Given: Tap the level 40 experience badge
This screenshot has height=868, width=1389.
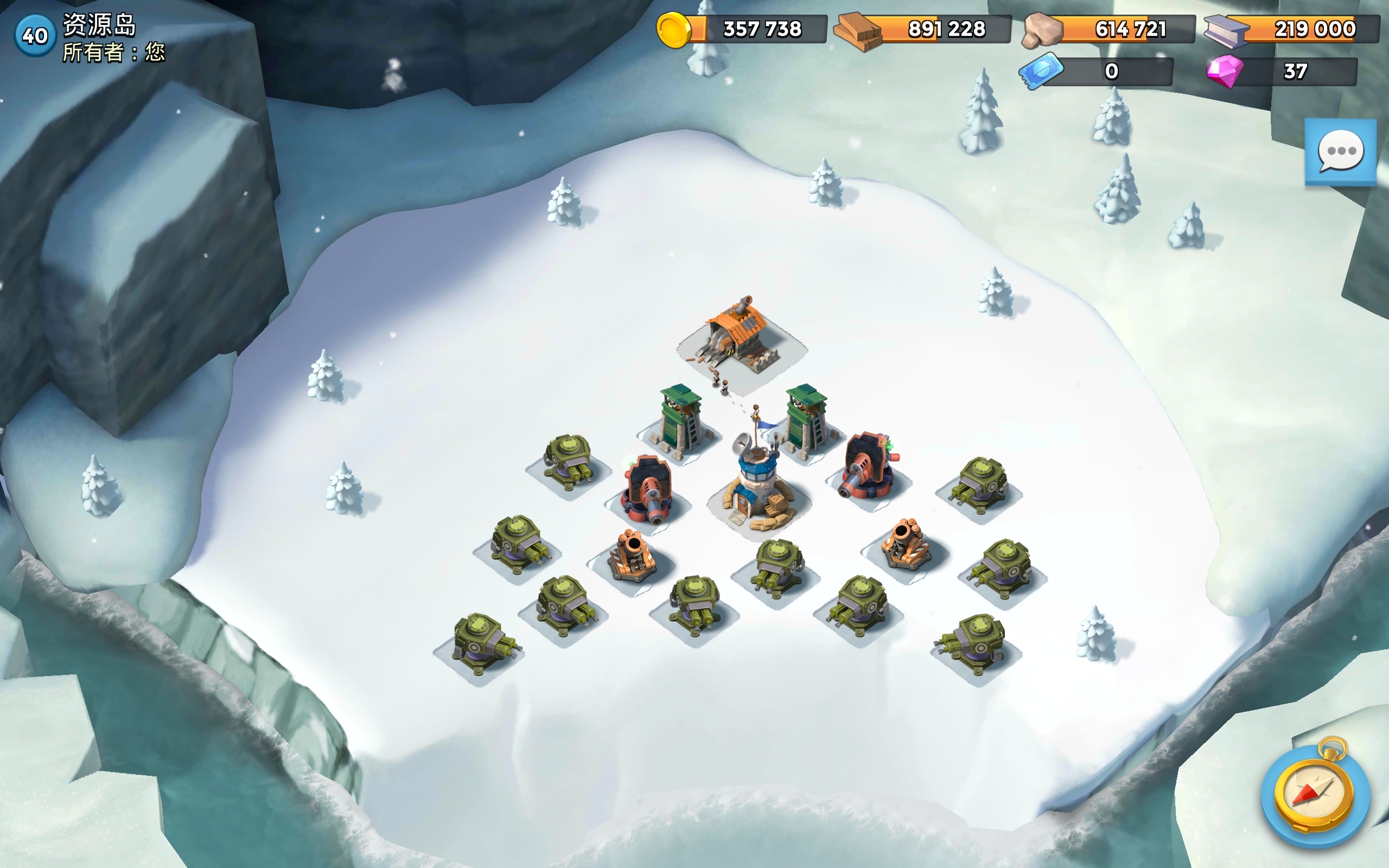Looking at the screenshot, I should coord(34,36).
